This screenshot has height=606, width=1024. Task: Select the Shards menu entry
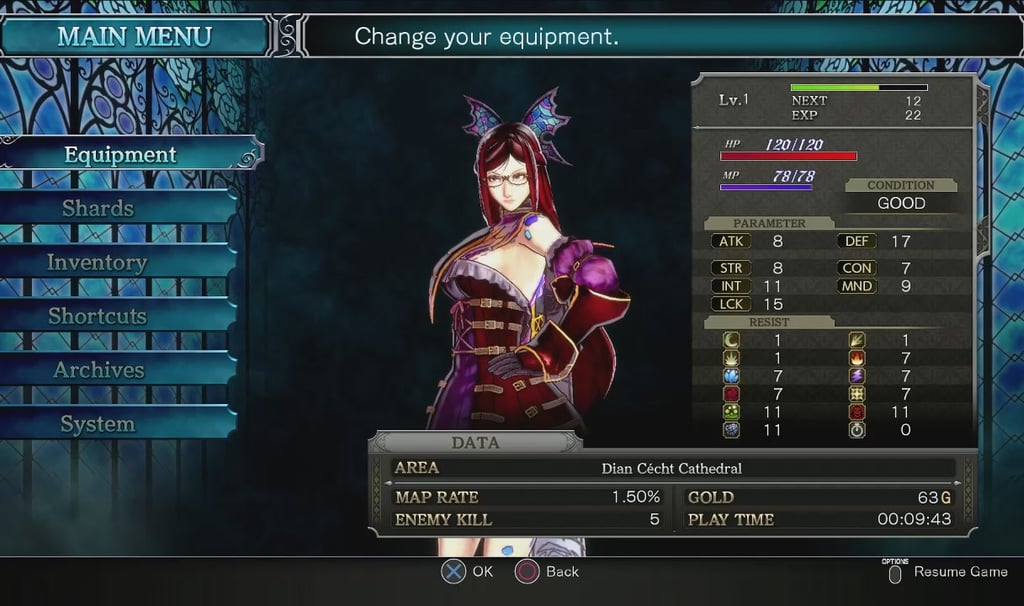(98, 209)
